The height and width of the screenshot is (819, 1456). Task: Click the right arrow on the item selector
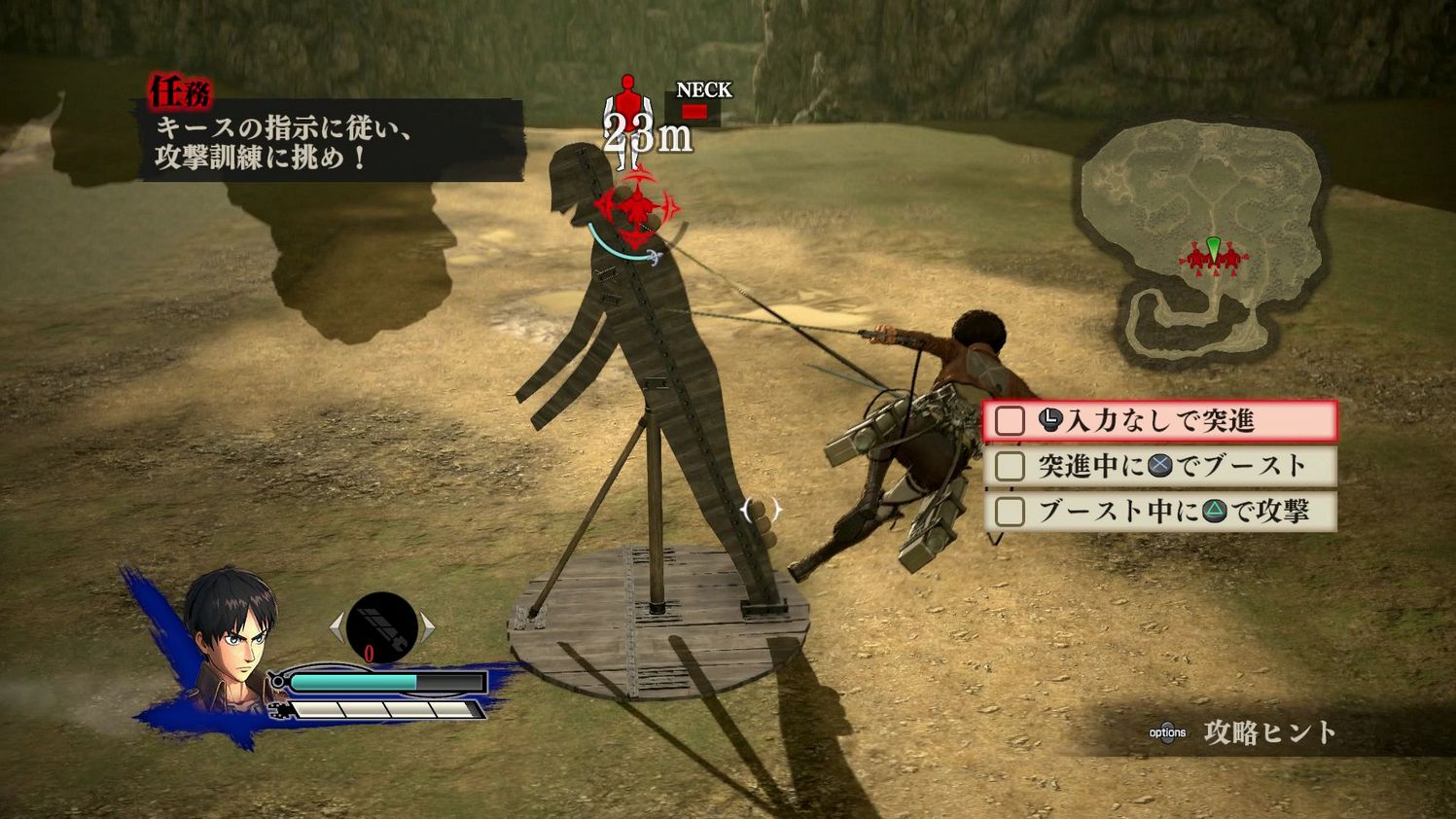(x=426, y=625)
